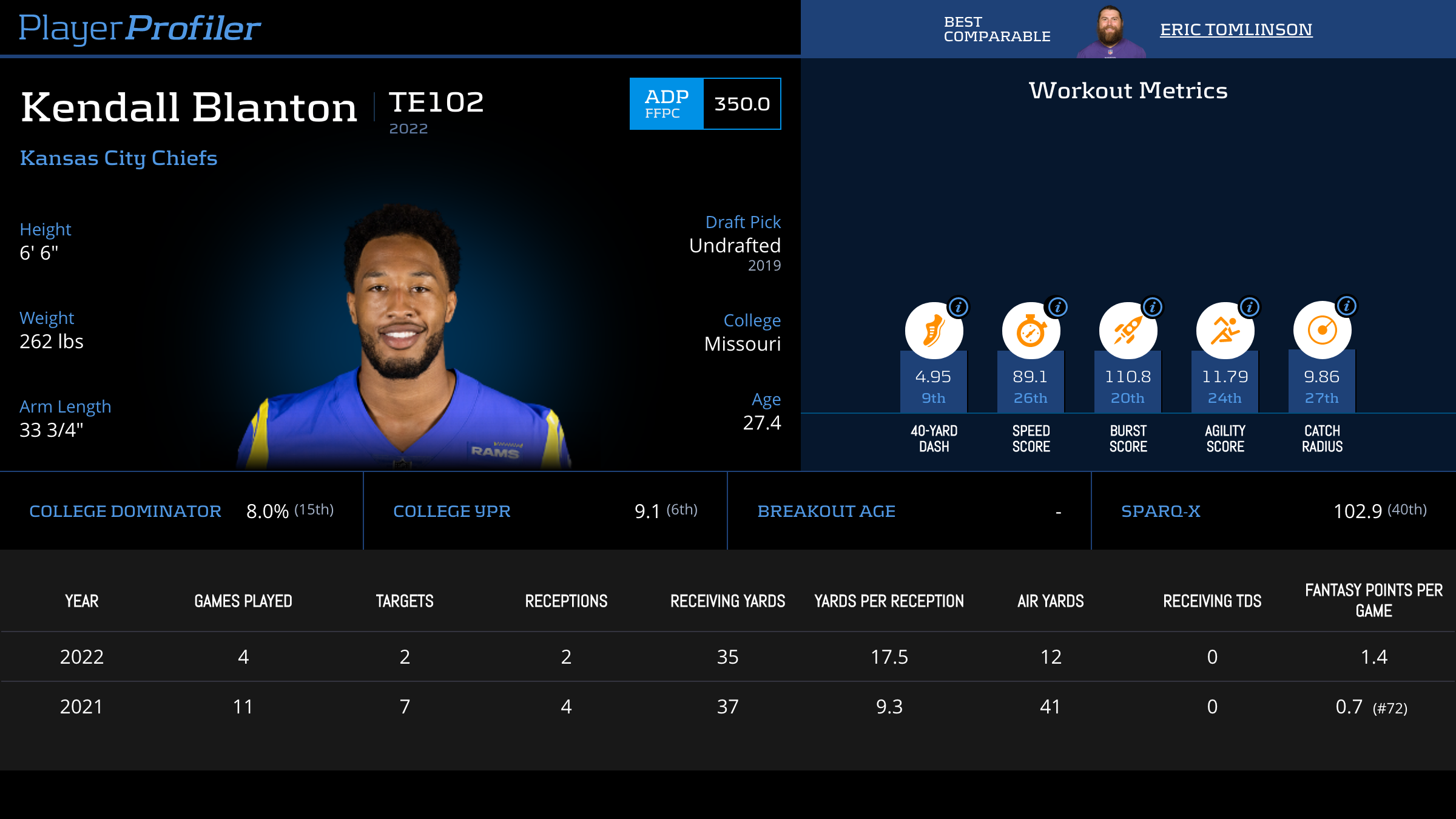Open Eric Tomlinson's comparable player profile

click(x=1236, y=29)
